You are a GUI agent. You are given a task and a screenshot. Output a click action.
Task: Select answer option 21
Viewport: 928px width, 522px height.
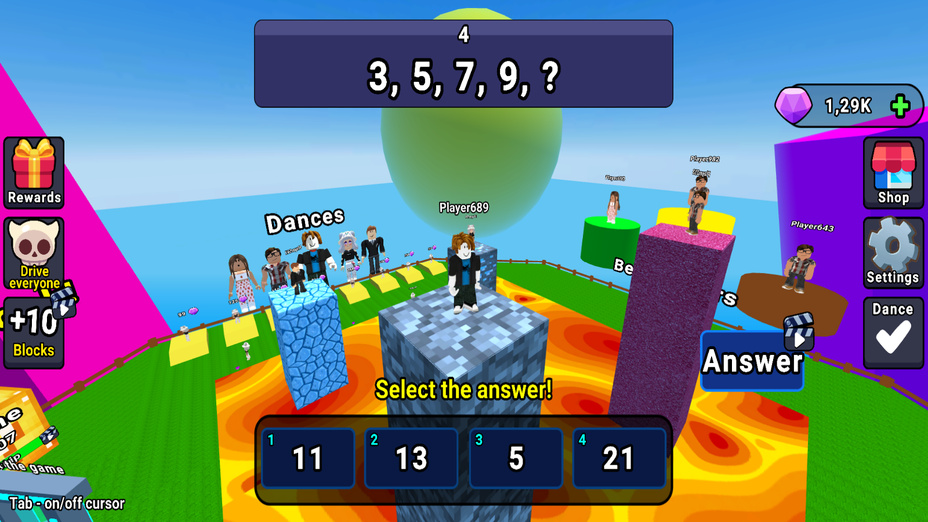619,458
